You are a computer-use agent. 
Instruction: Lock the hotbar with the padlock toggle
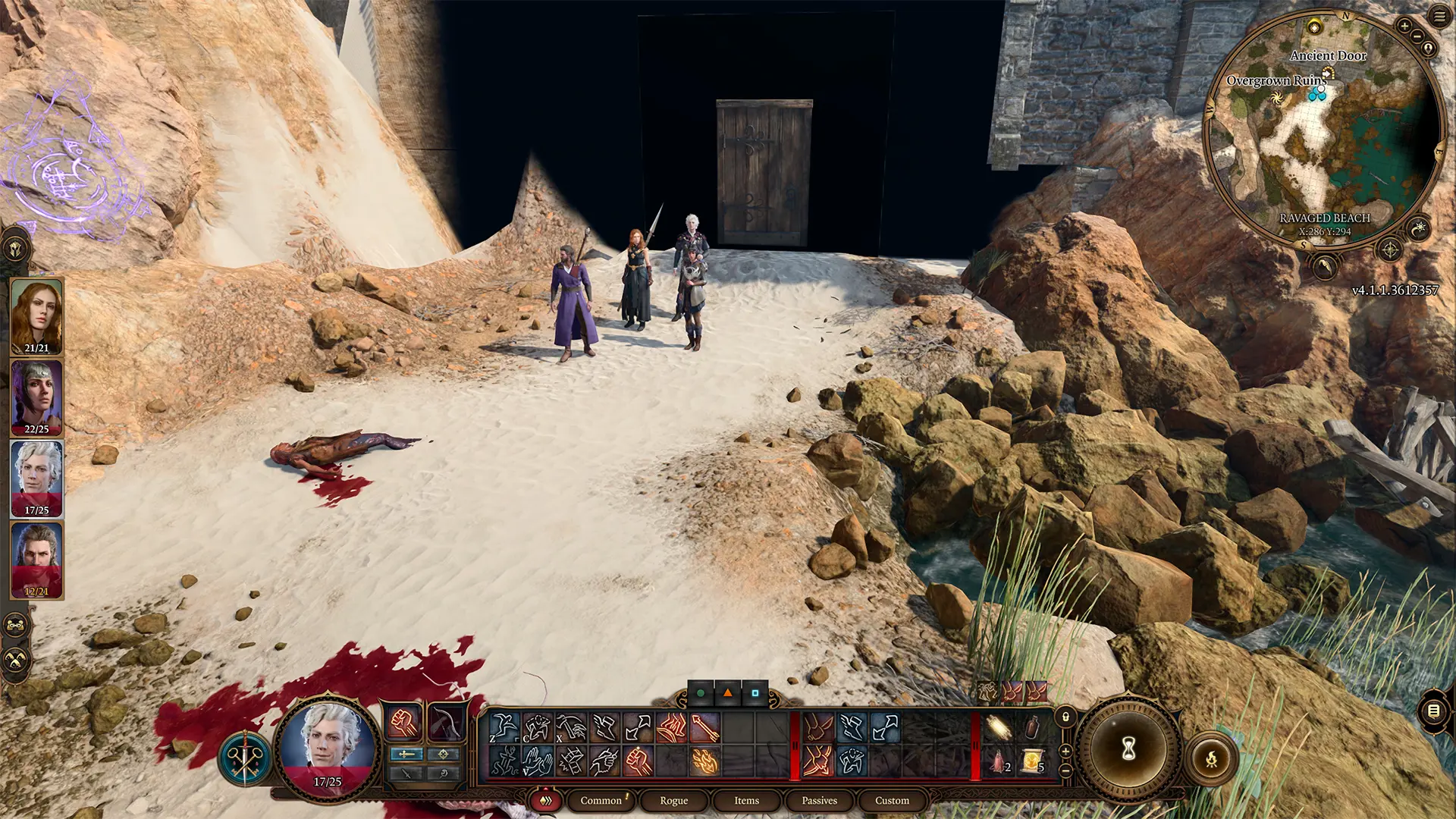click(x=1066, y=718)
